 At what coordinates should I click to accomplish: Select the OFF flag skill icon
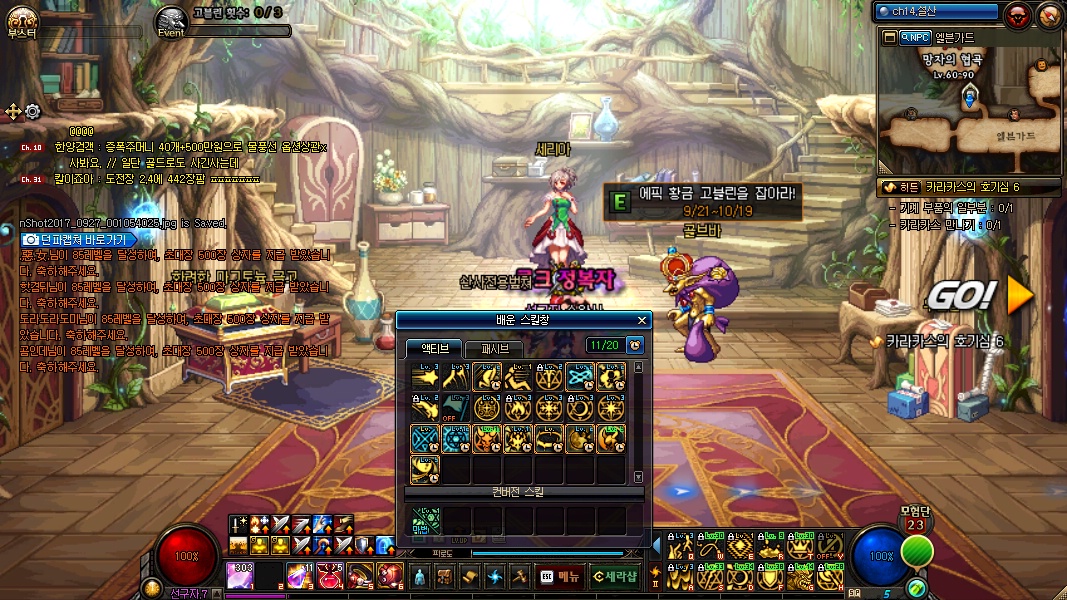[x=455, y=408]
